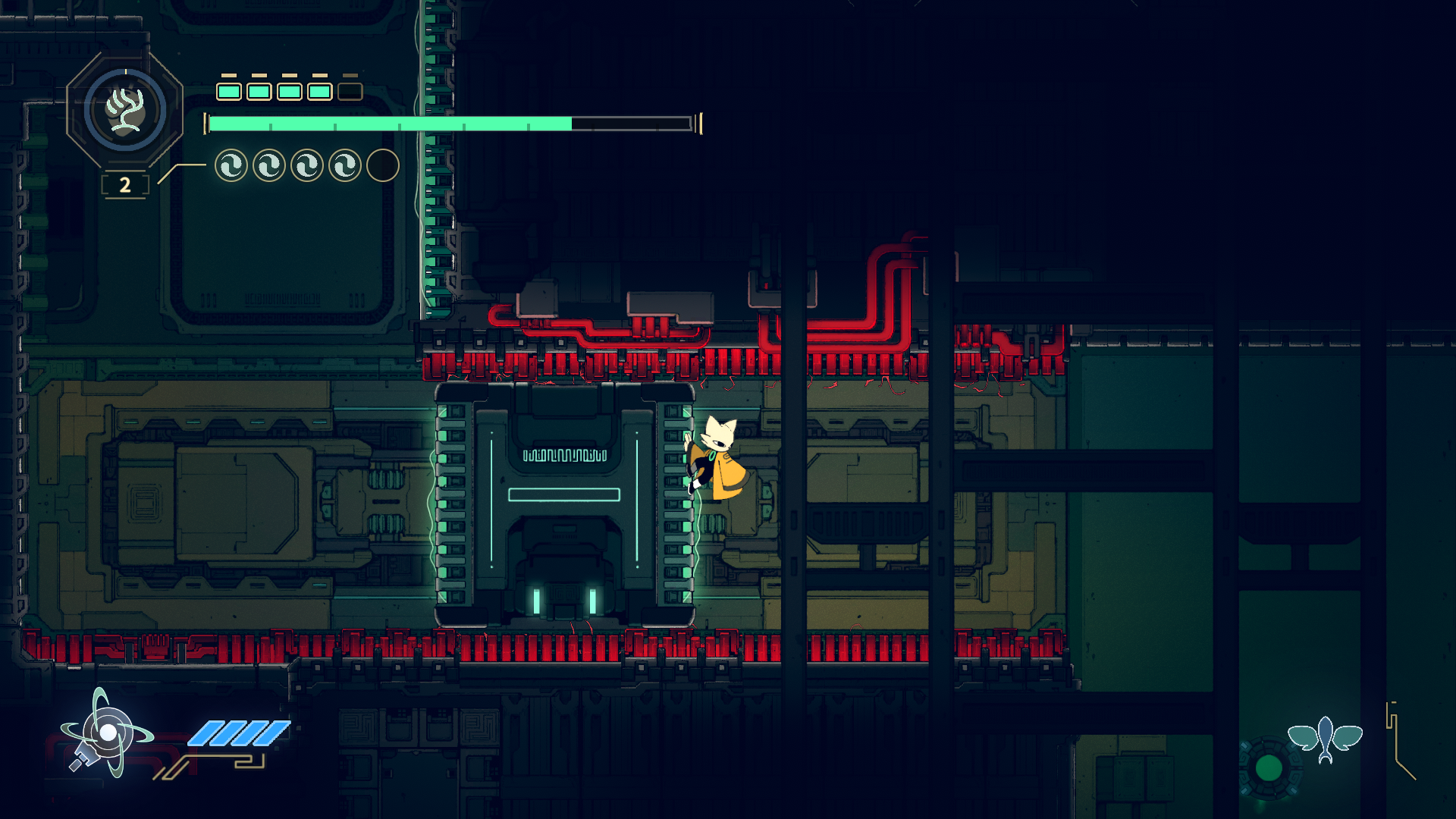Toggle the first green health segment
The width and height of the screenshot is (1456, 819).
227,91
